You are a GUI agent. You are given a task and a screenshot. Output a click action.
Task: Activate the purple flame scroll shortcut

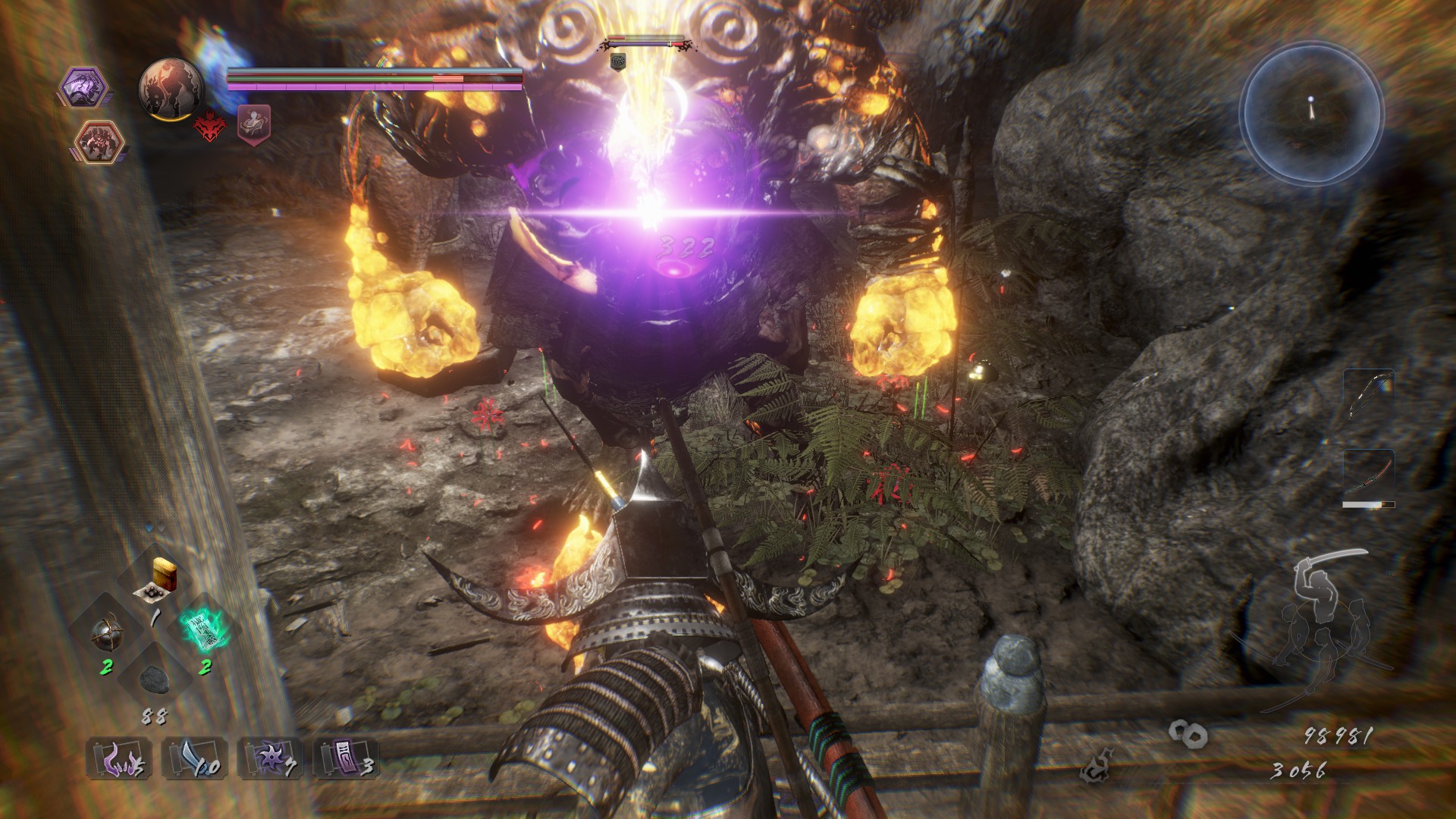[118, 757]
